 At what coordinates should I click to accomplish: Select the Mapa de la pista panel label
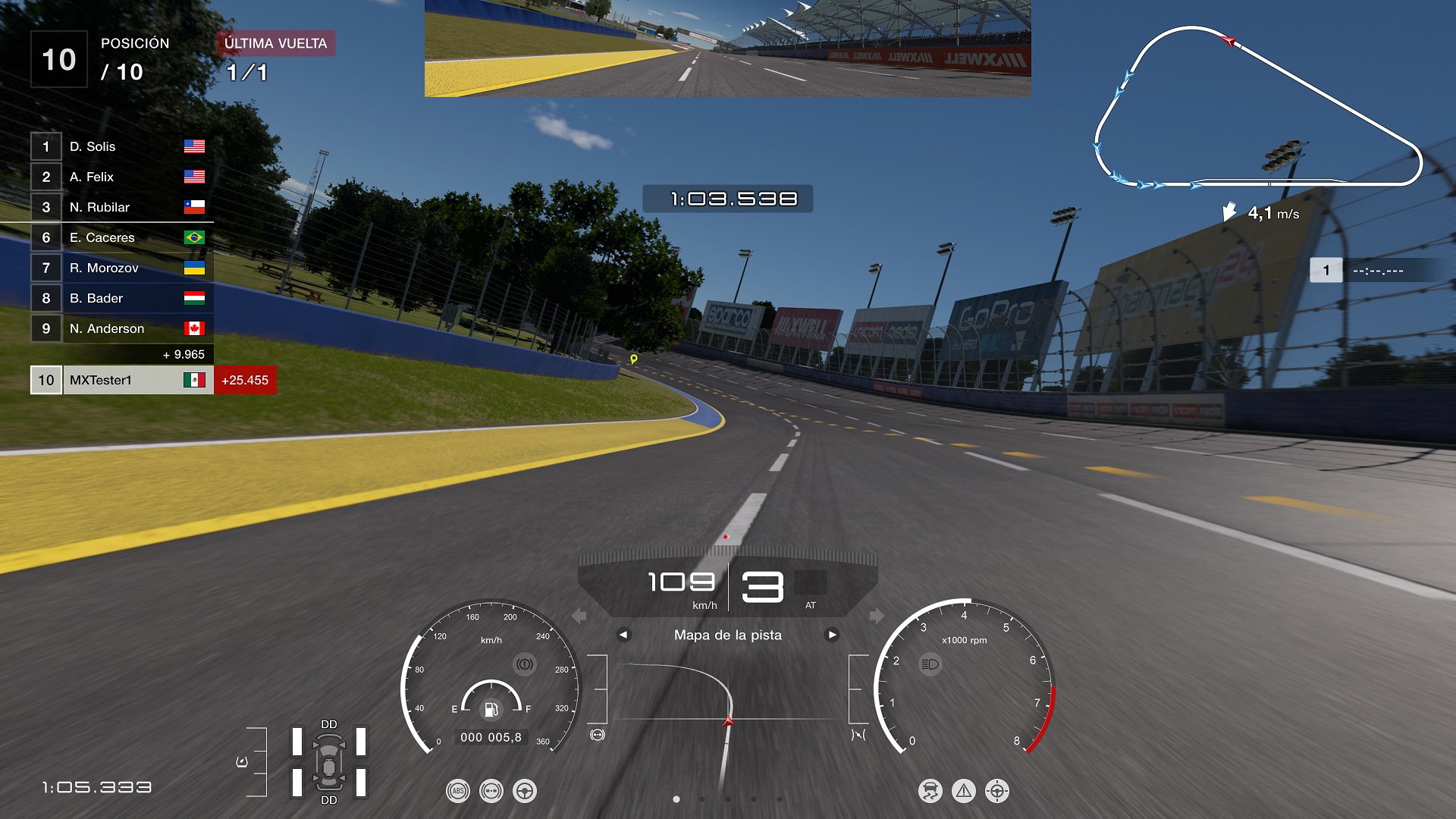[x=728, y=635]
